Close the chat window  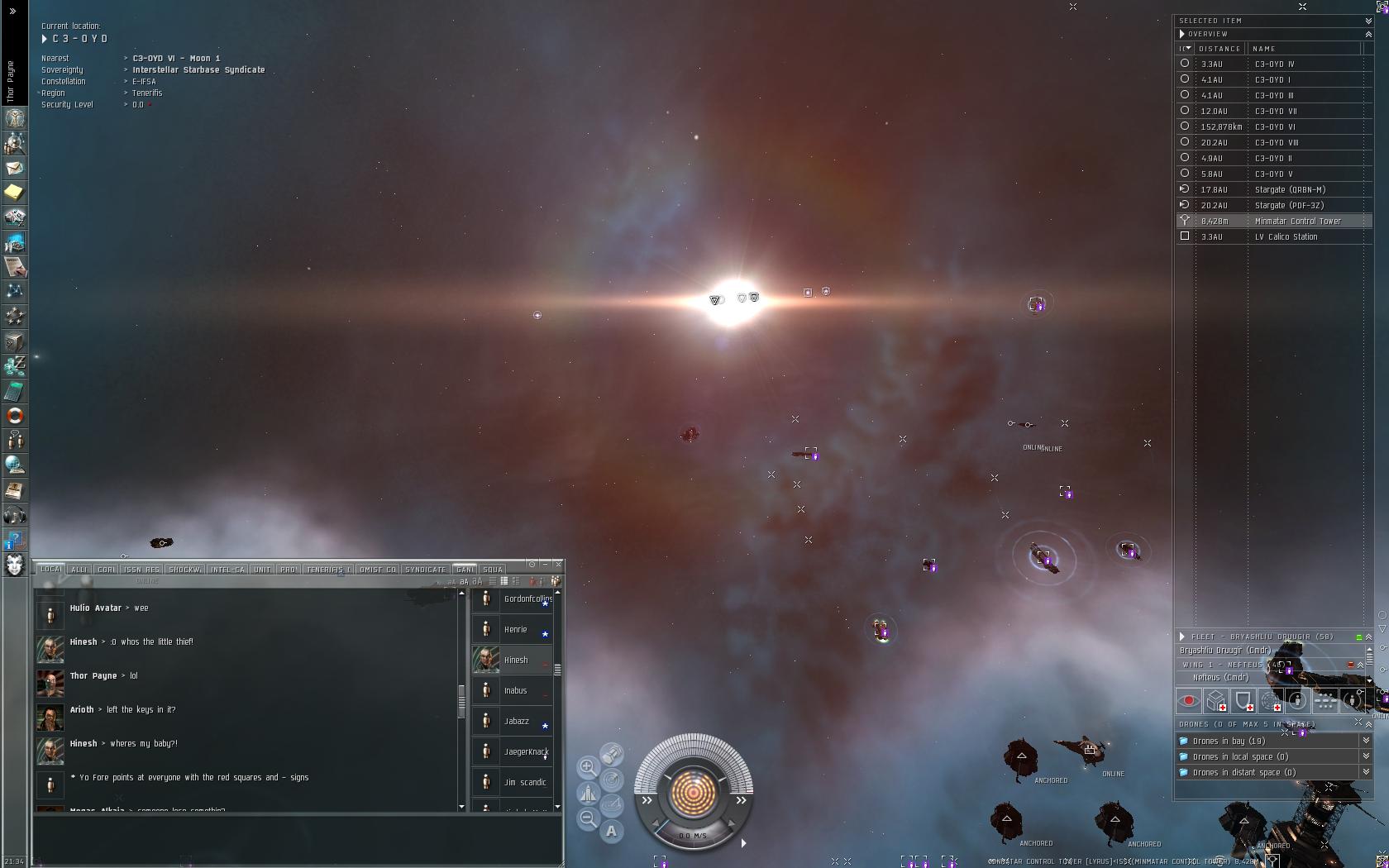click(x=559, y=564)
